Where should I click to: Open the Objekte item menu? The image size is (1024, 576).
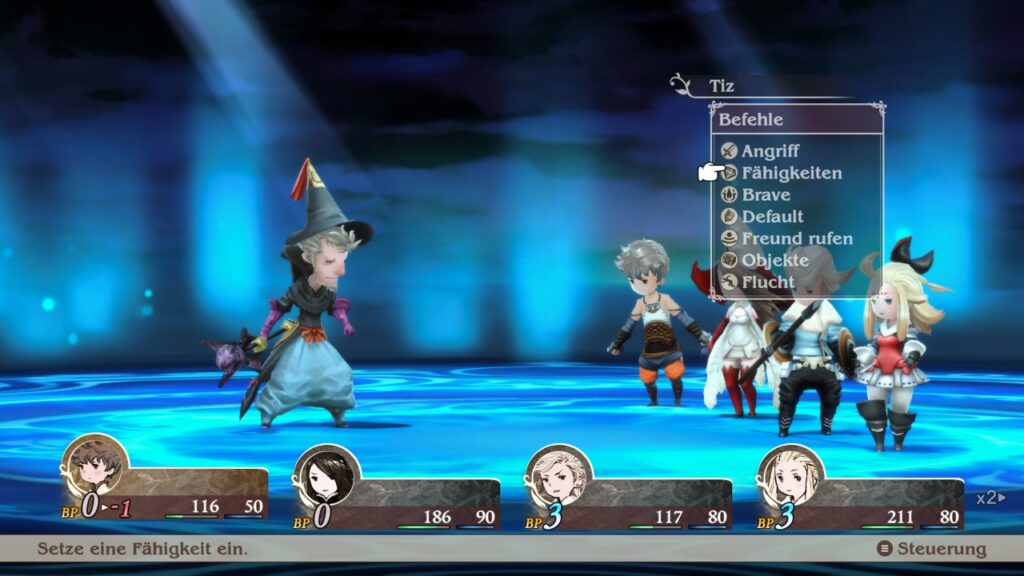click(x=774, y=261)
